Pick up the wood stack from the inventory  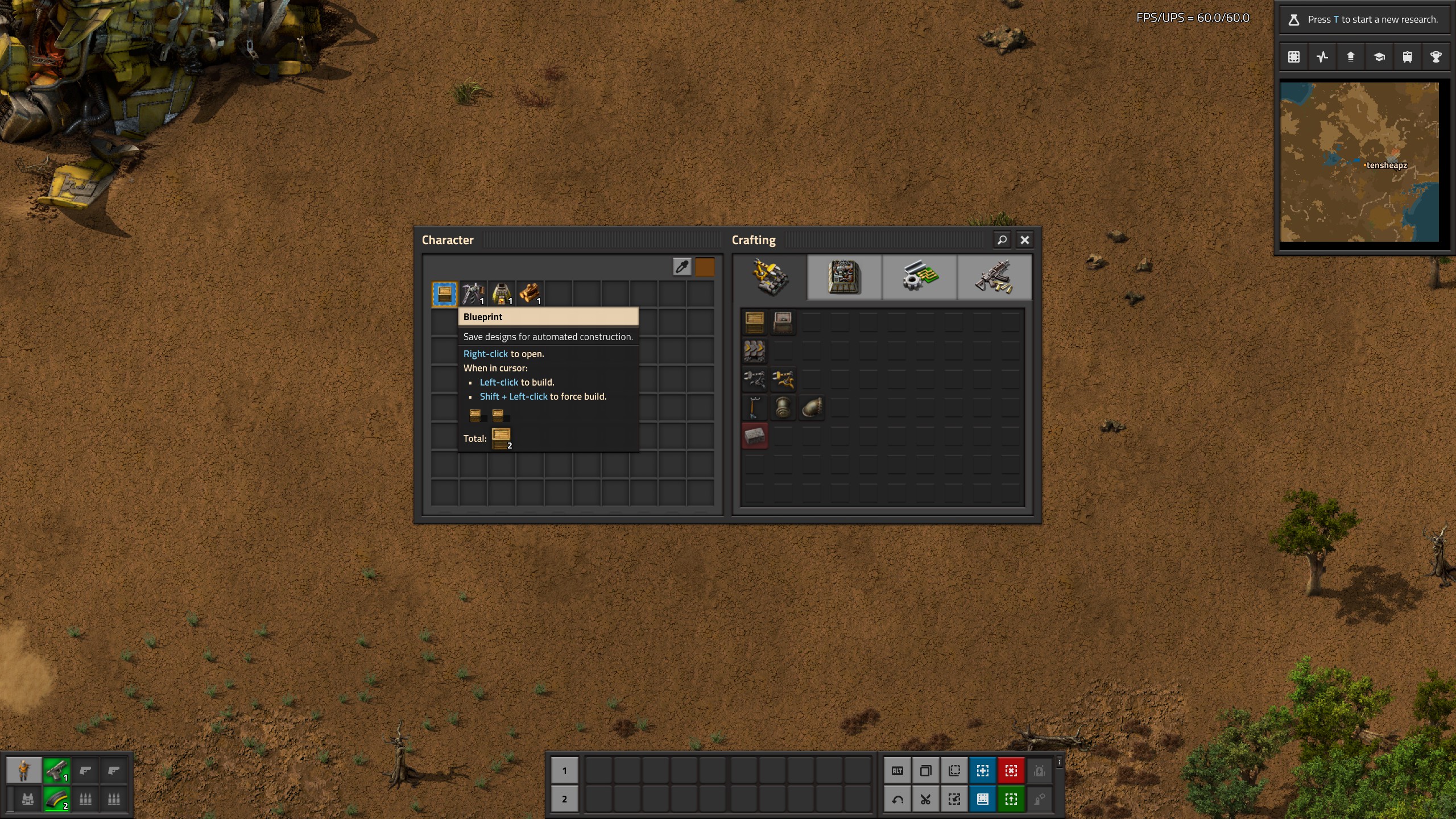coord(530,294)
